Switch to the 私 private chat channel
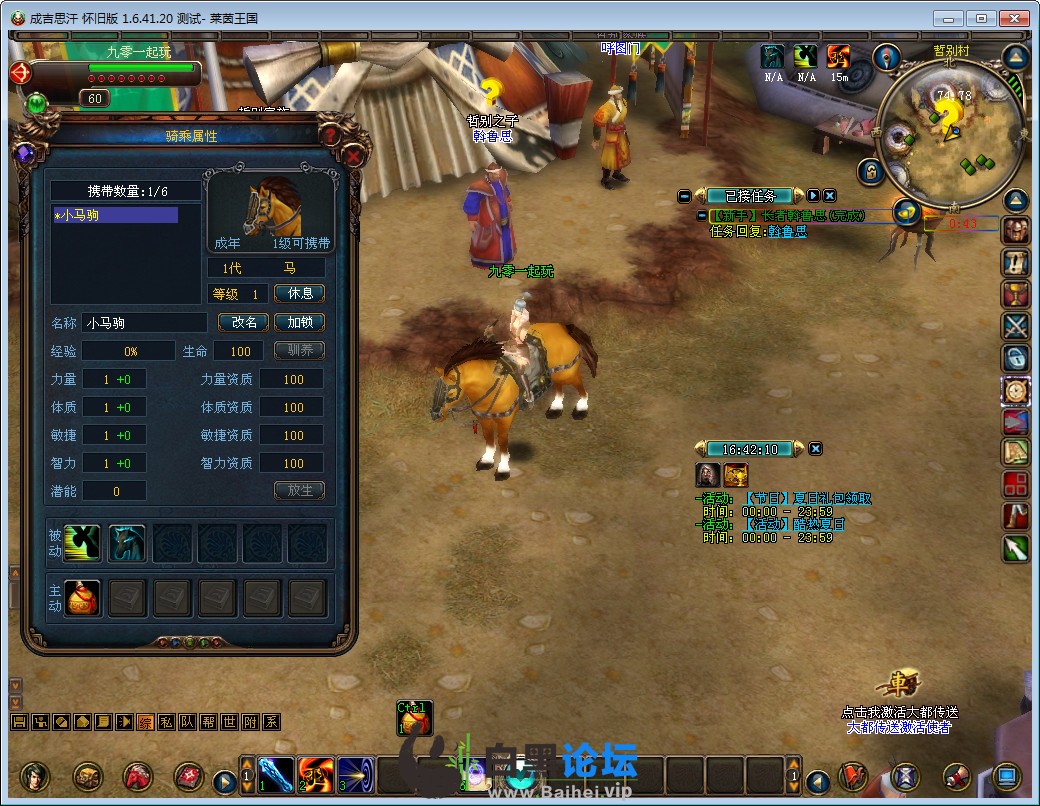 click(x=166, y=721)
